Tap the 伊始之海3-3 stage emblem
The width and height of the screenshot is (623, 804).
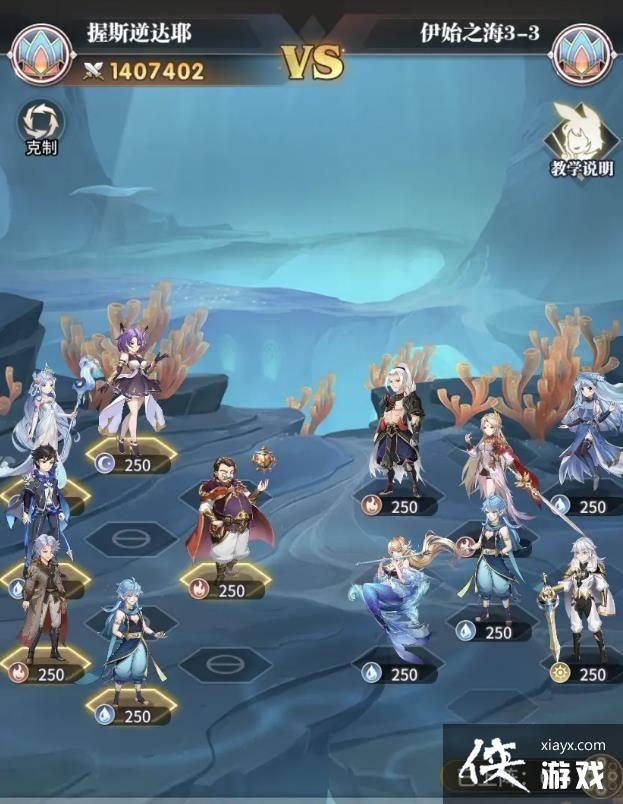(x=582, y=53)
